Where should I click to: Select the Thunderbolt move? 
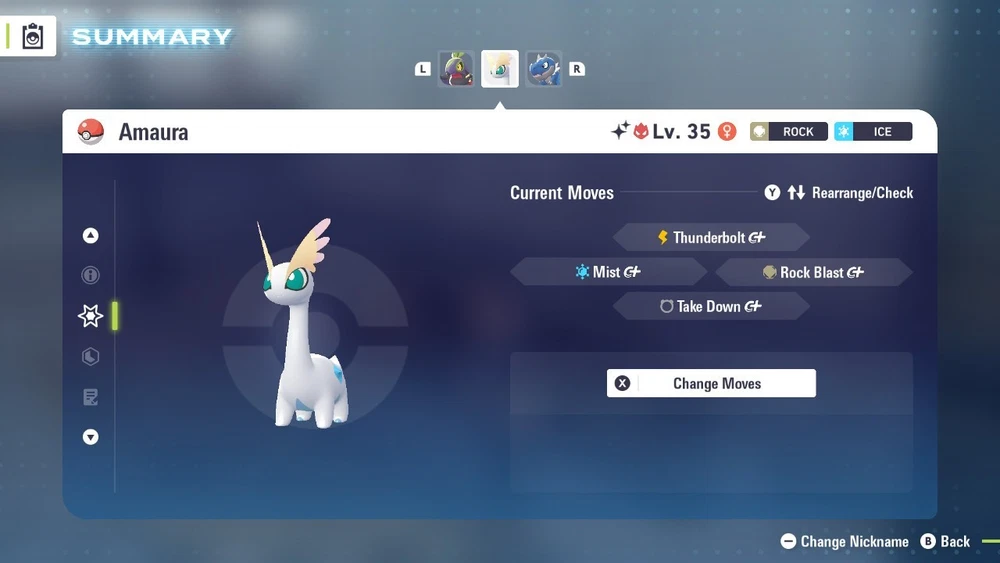(710, 238)
